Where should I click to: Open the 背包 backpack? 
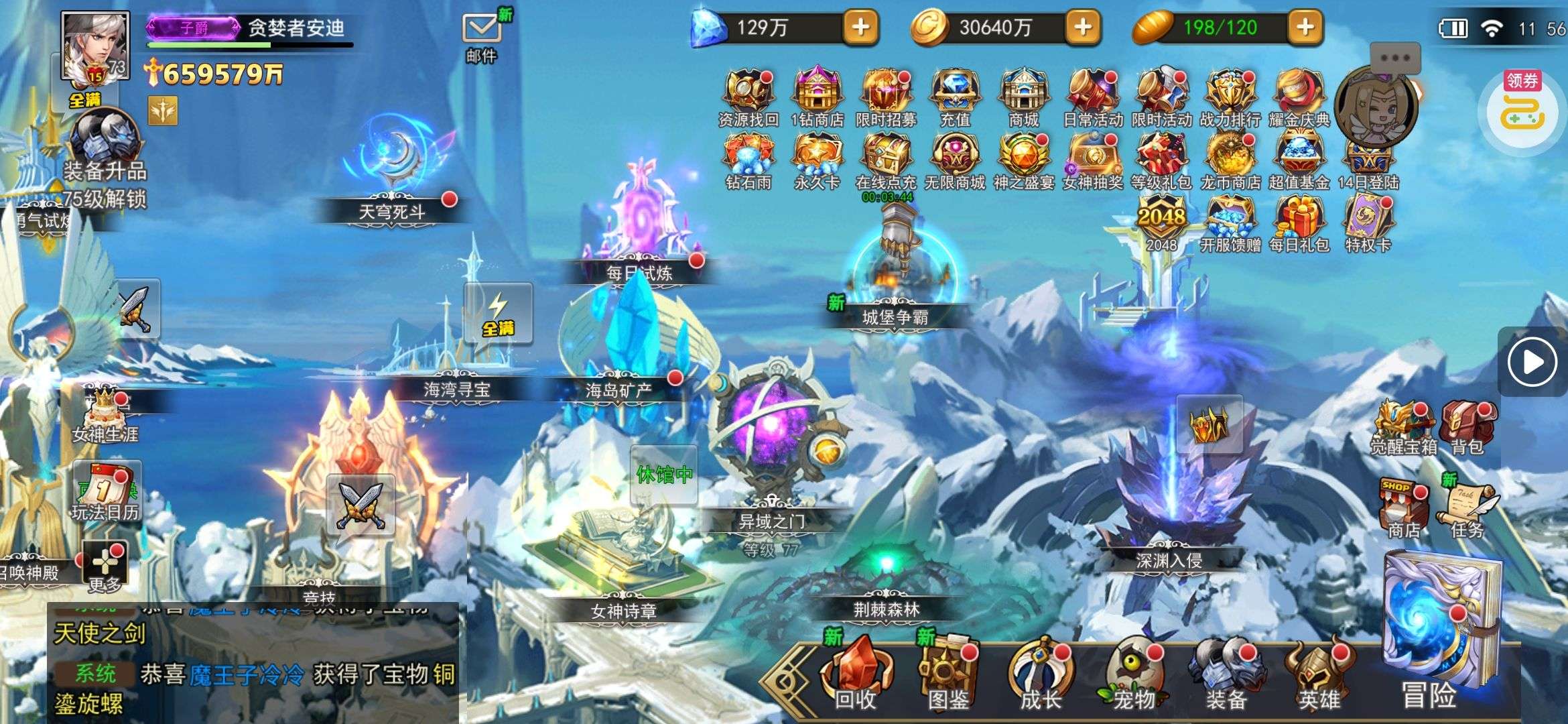[x=1467, y=426]
